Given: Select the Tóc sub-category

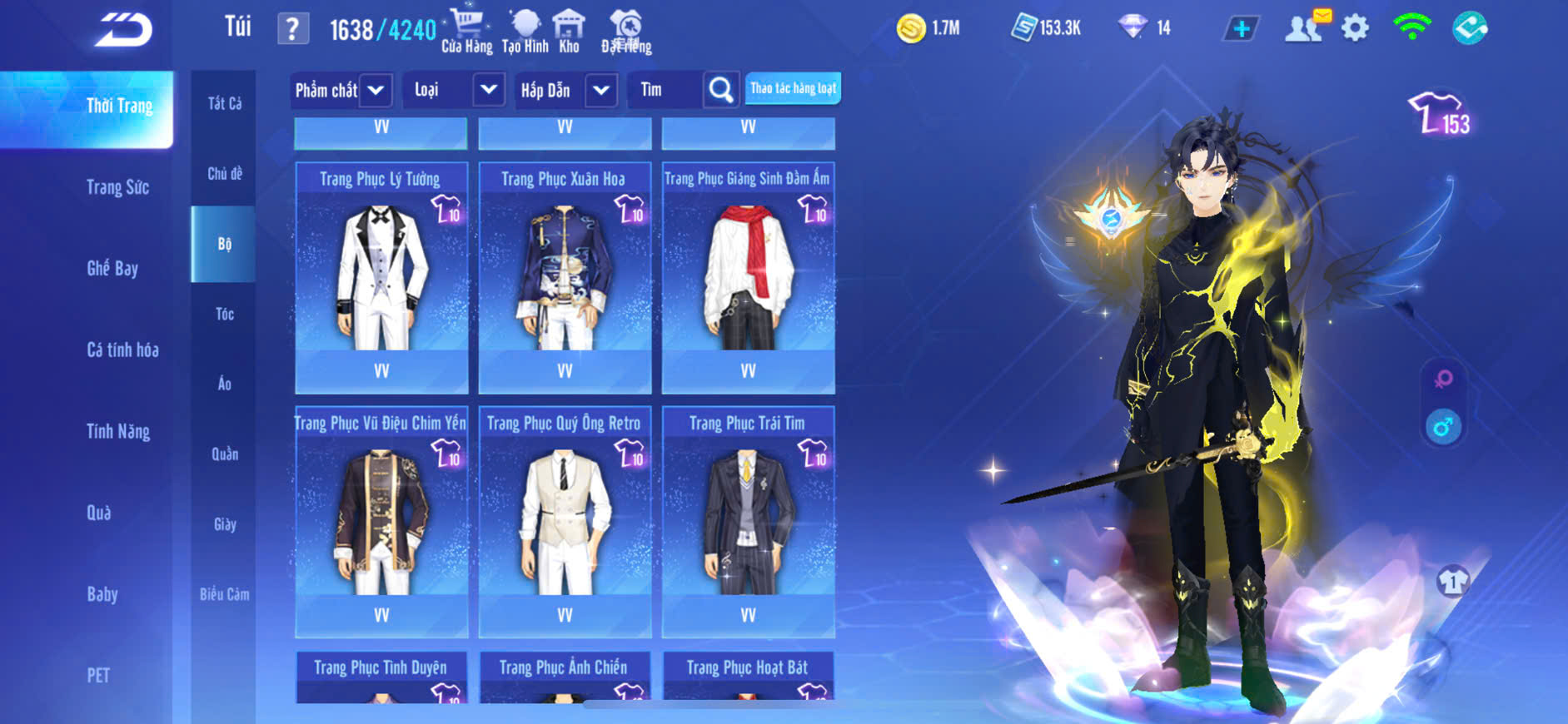Looking at the screenshot, I should coord(224,314).
